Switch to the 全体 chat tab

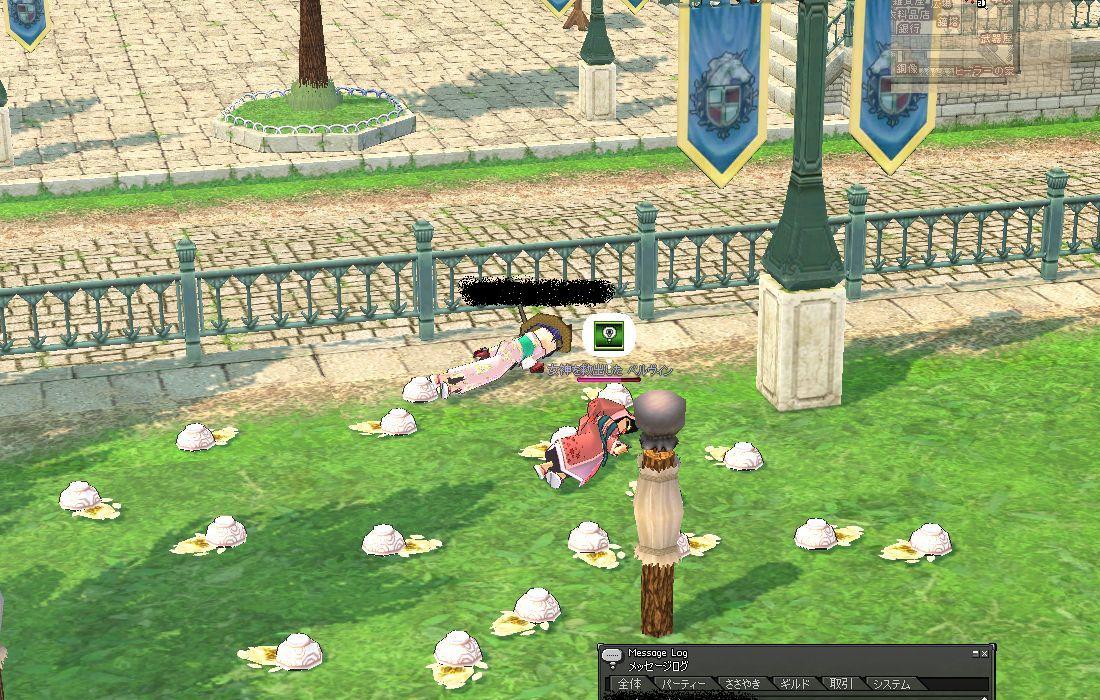click(x=630, y=685)
